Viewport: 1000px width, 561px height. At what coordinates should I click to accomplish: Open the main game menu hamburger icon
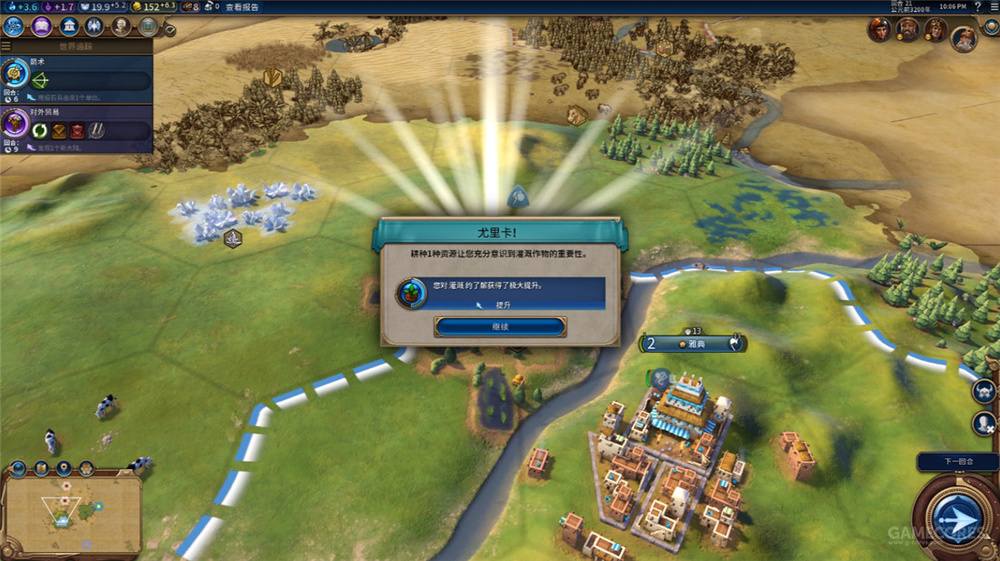pyautogui.click(x=991, y=7)
